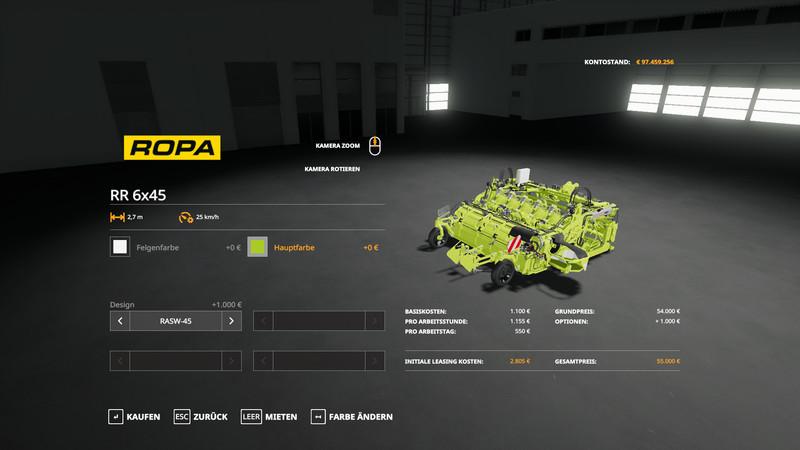
Task: Switch Design to the next option
Action: tap(231, 321)
